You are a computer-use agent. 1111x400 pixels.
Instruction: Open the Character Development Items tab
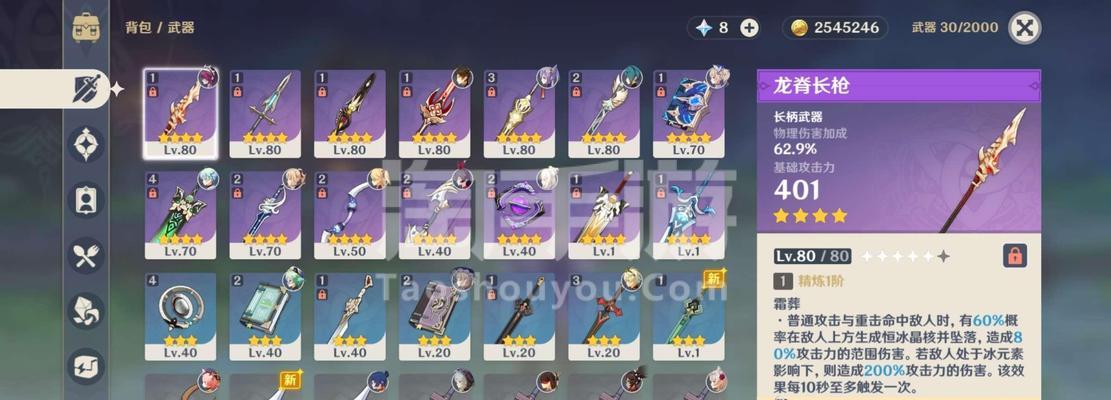86,199
